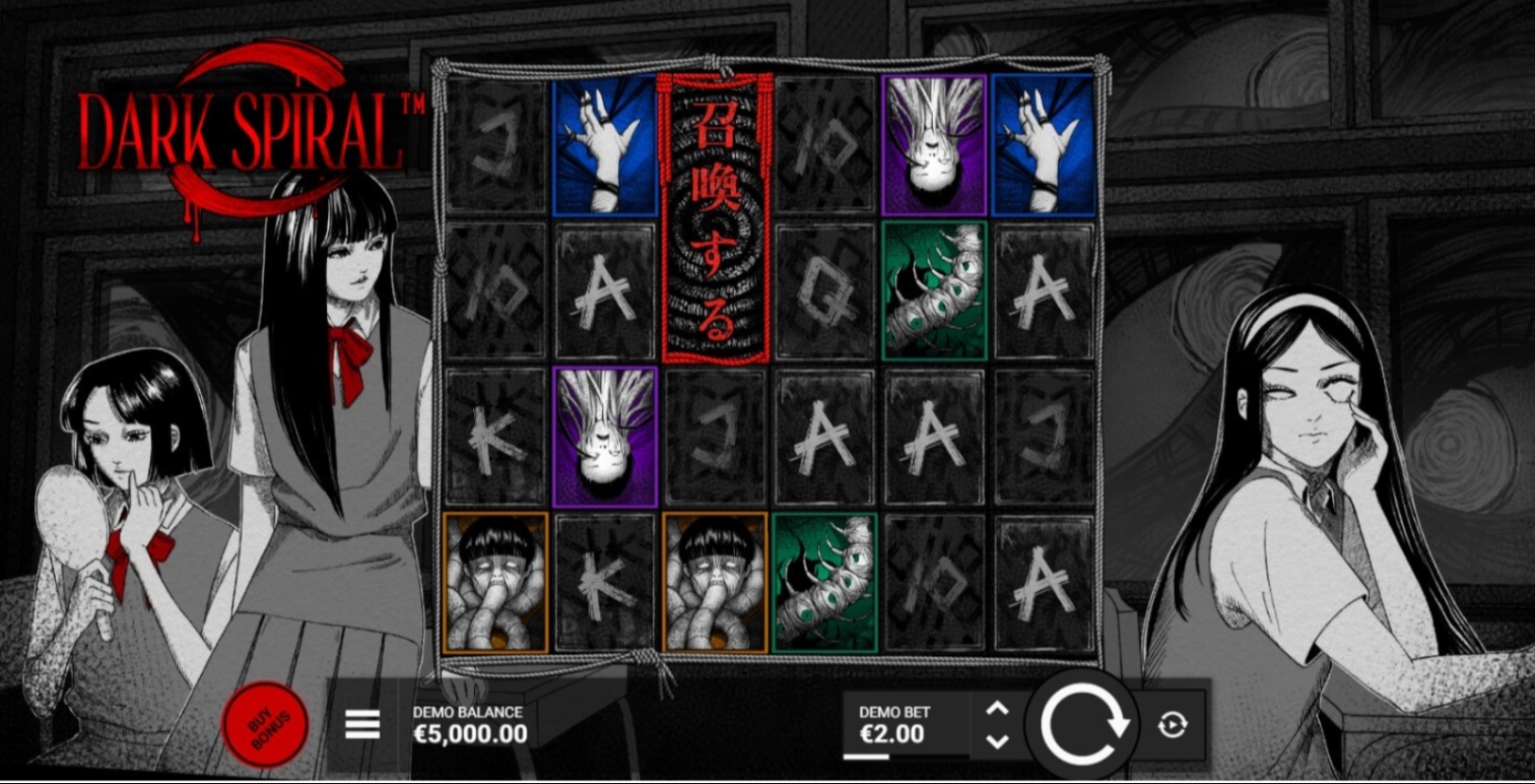Click the blue hand scatter symbol
Viewport: 1535px width, 784px height.
(x=603, y=147)
